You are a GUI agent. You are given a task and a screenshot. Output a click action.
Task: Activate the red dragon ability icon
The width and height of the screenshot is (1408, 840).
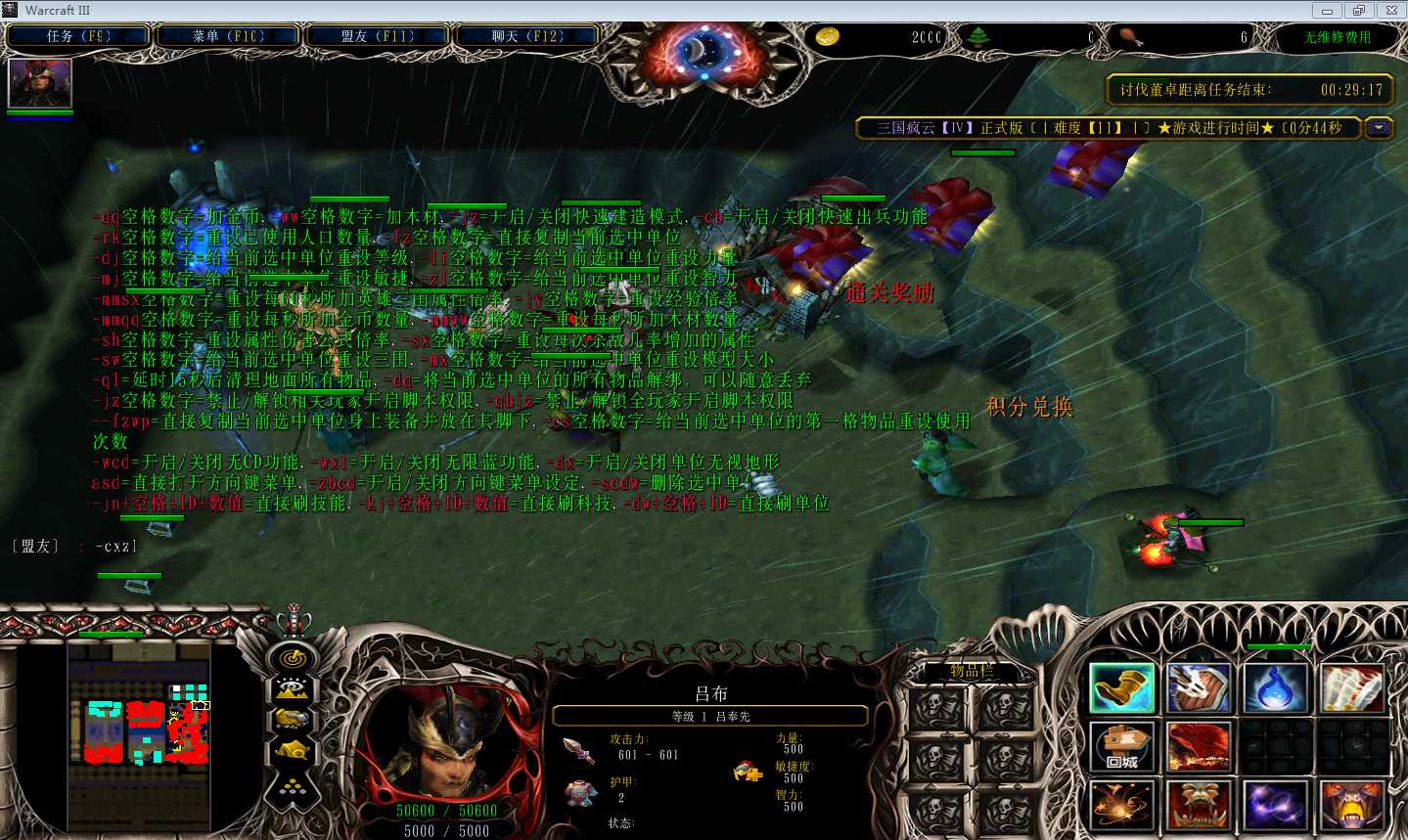click(x=1198, y=747)
